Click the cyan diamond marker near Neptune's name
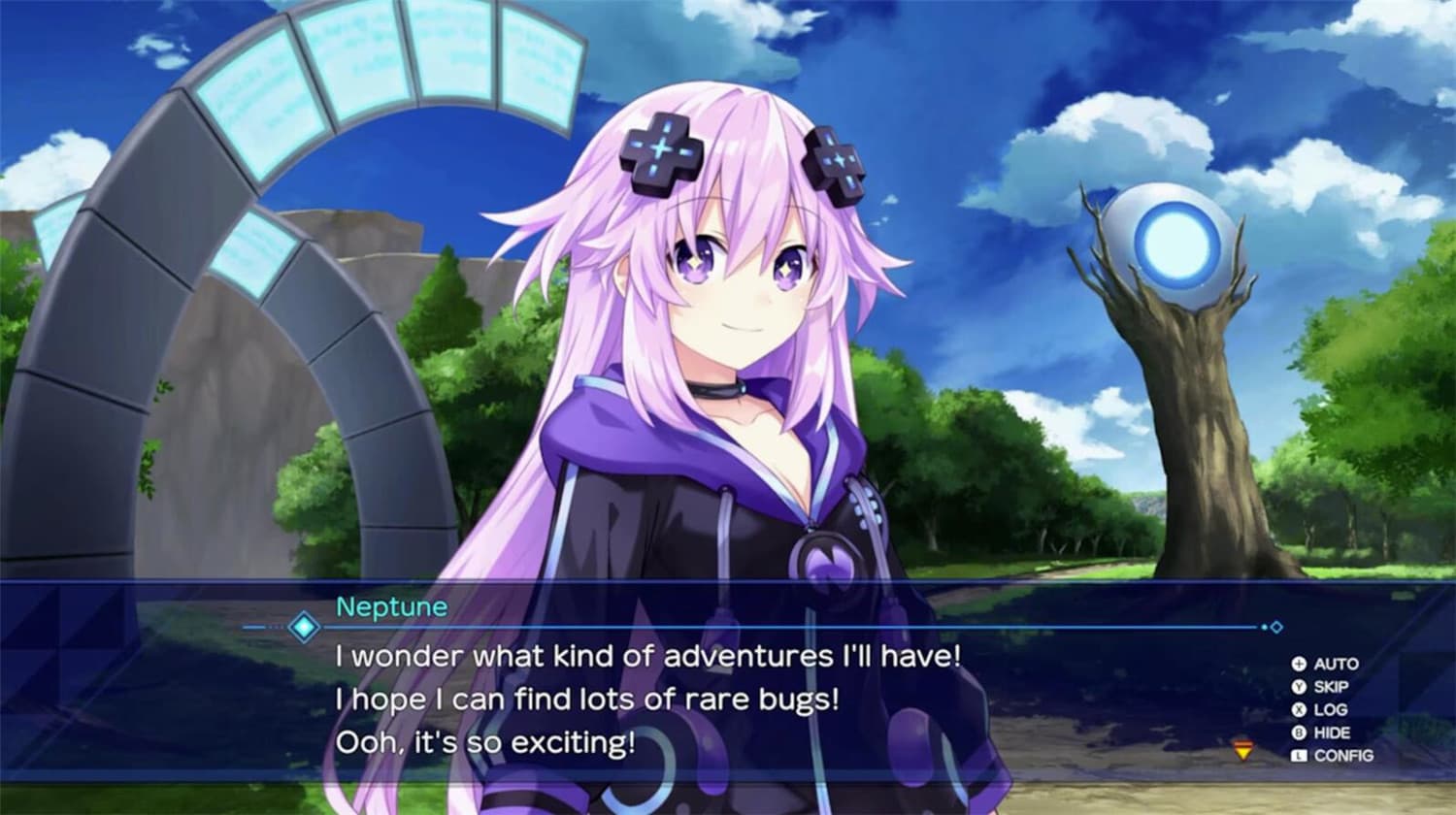The height and width of the screenshot is (815, 1456). (305, 628)
